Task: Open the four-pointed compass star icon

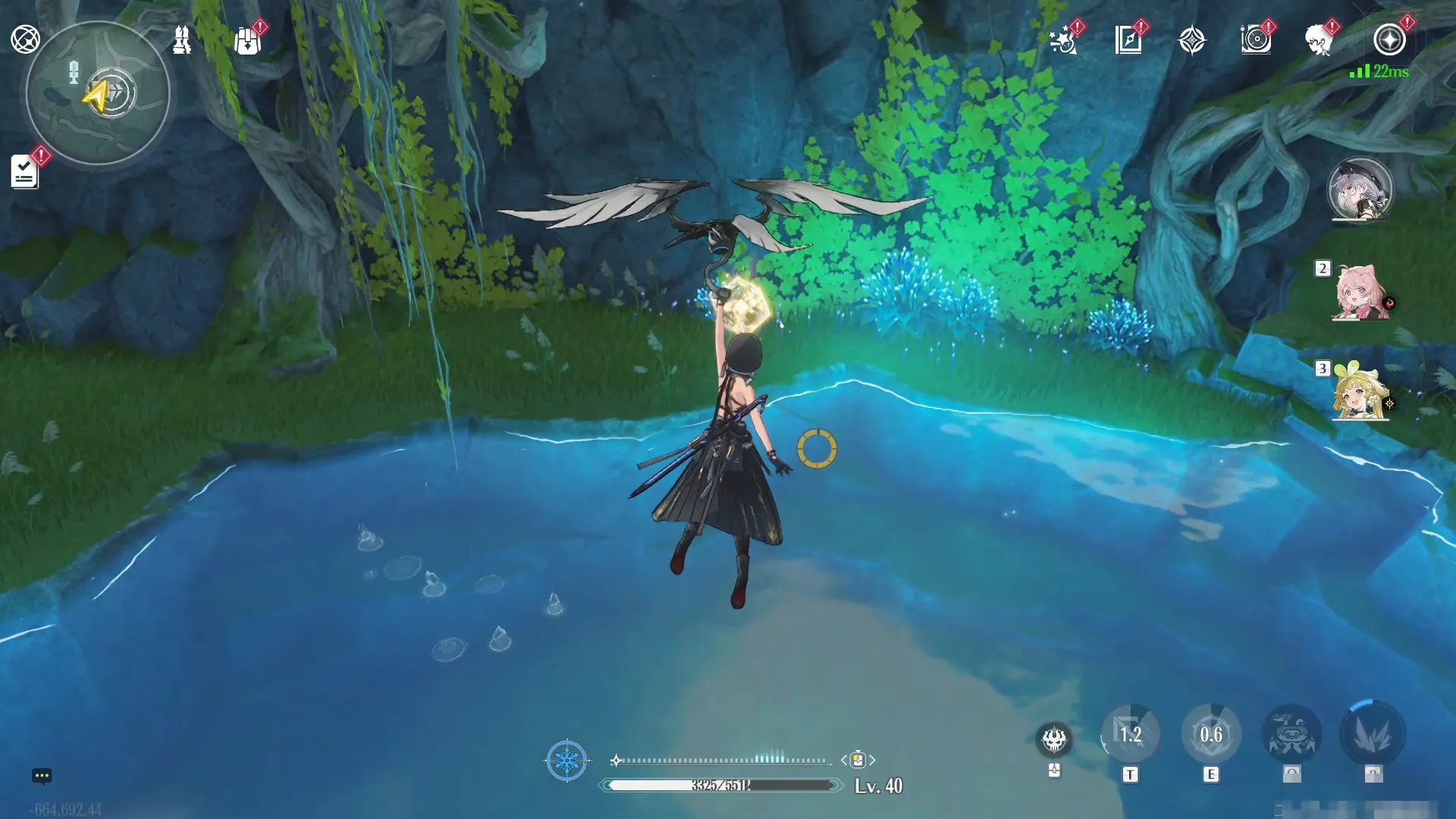Action: pyautogui.click(x=1192, y=40)
